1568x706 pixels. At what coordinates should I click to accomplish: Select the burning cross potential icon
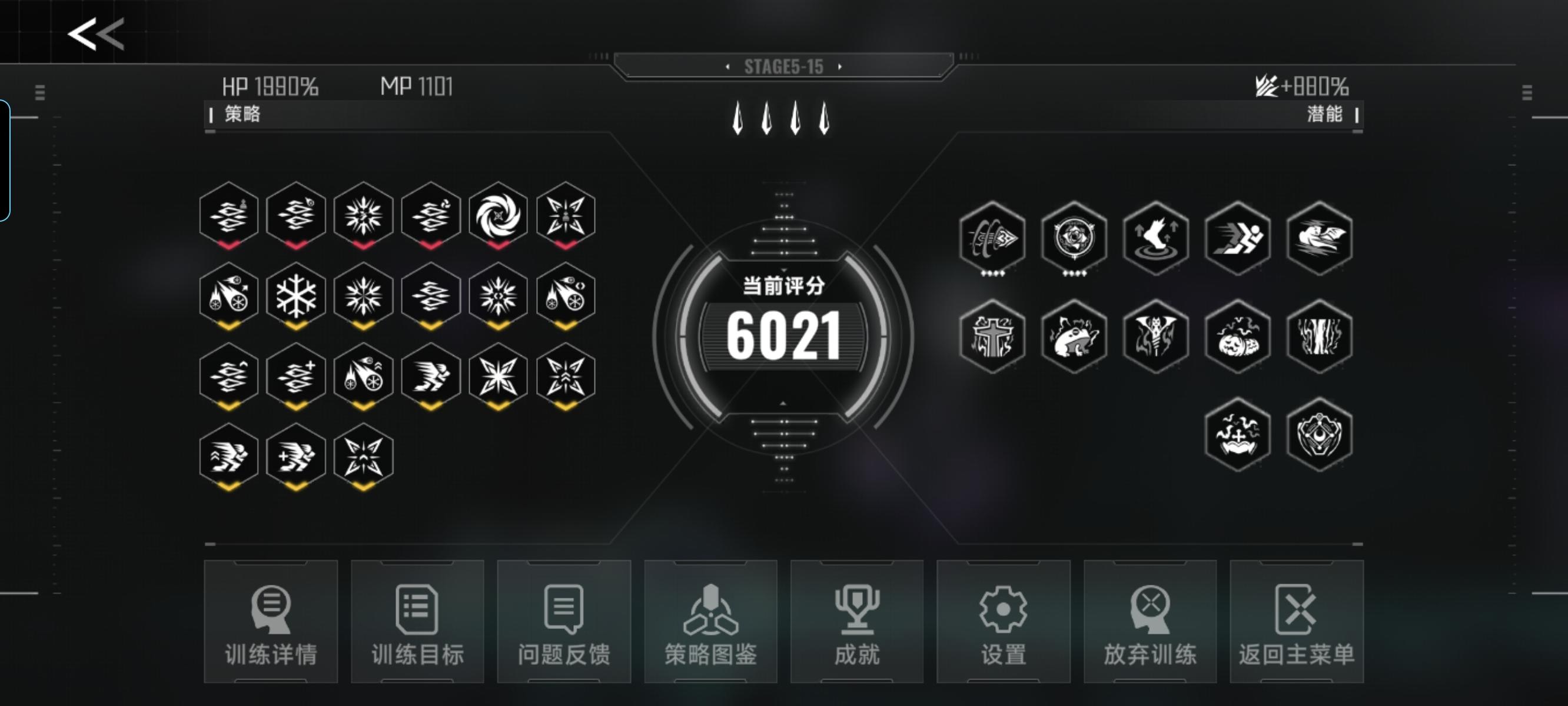993,337
